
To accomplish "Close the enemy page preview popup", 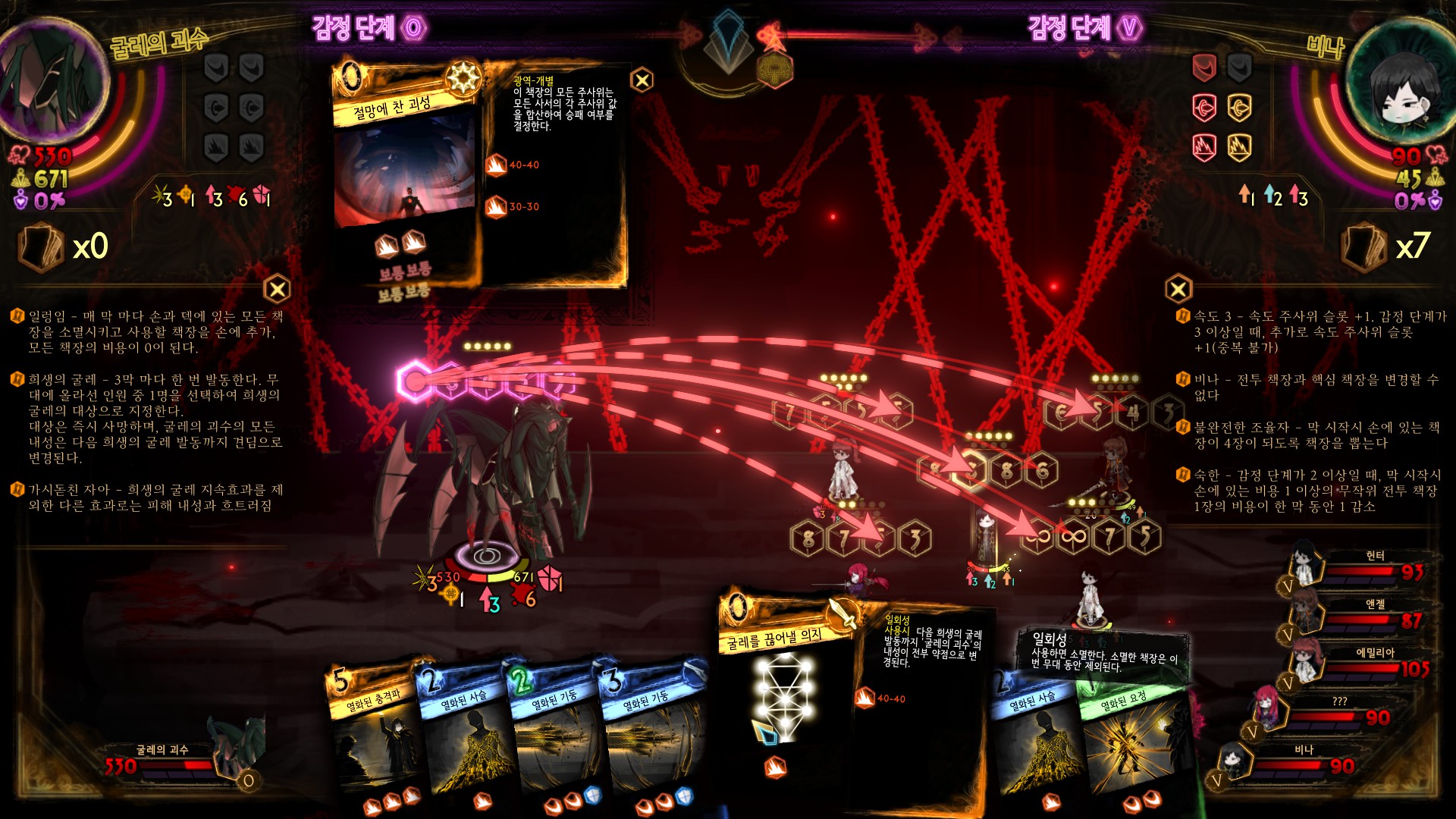I will (642, 80).
